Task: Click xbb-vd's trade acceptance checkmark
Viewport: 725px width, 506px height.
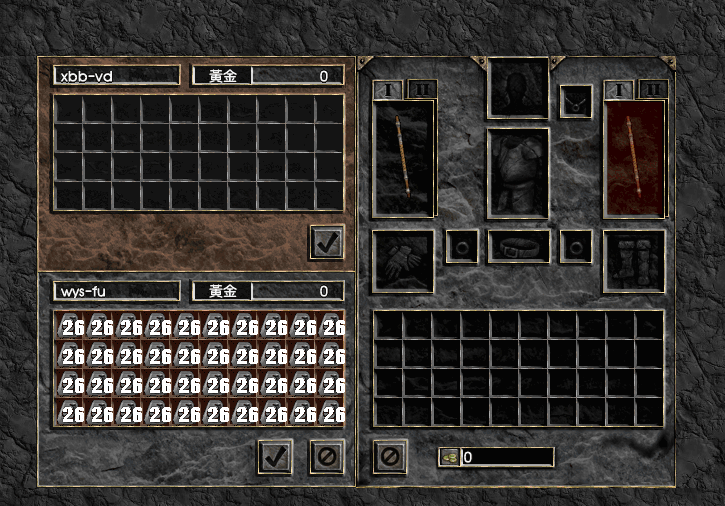Action: [x=327, y=241]
